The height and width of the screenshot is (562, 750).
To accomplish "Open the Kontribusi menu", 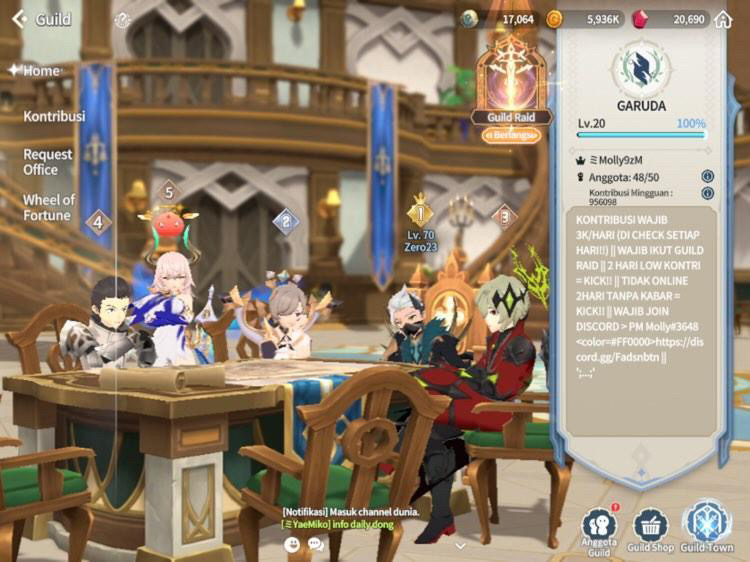I will pyautogui.click(x=54, y=116).
